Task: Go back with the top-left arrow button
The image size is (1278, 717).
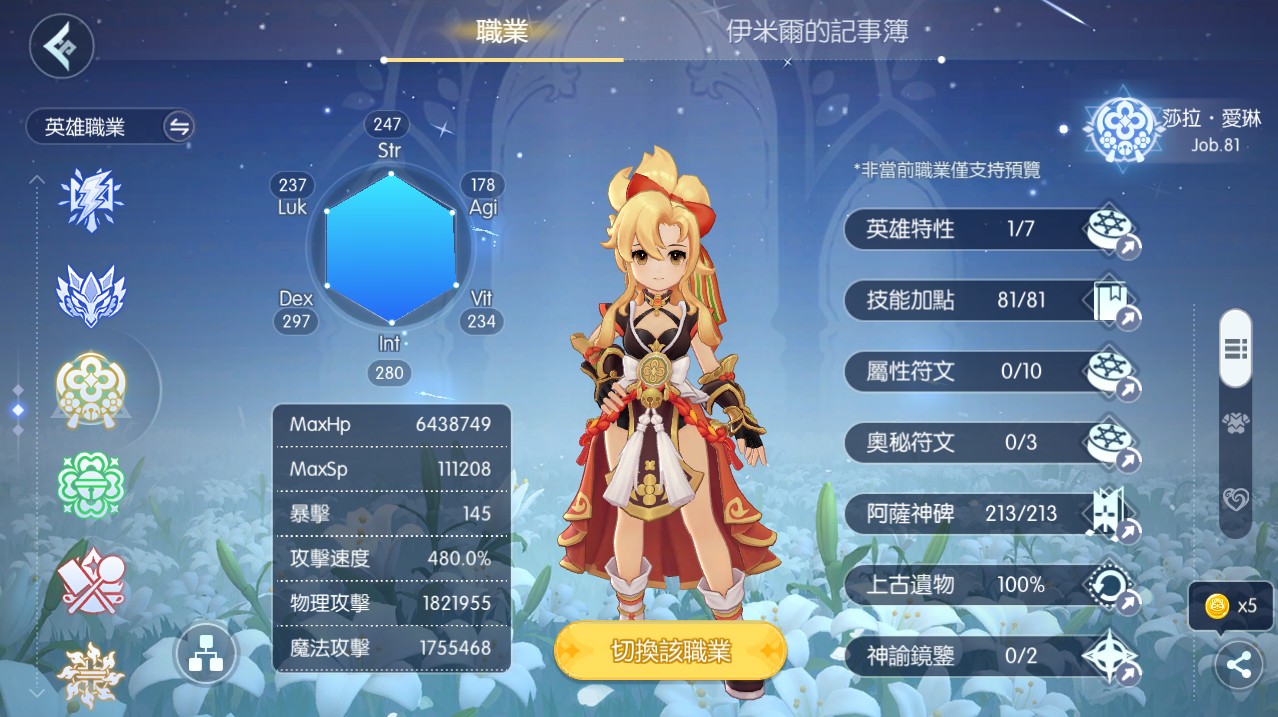Action: pyautogui.click(x=61, y=46)
